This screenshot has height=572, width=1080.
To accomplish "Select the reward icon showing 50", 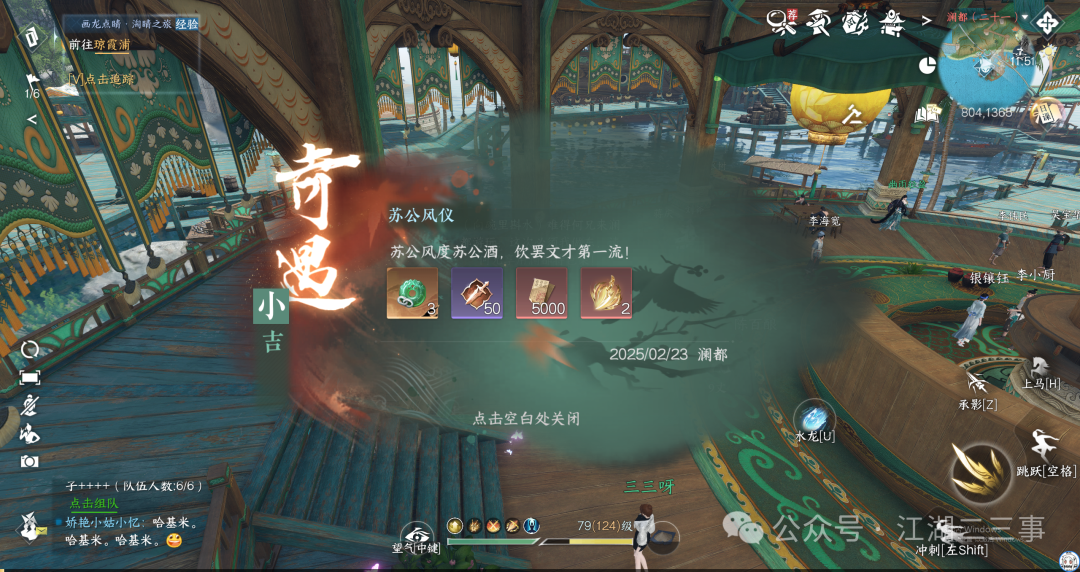I will click(477, 293).
